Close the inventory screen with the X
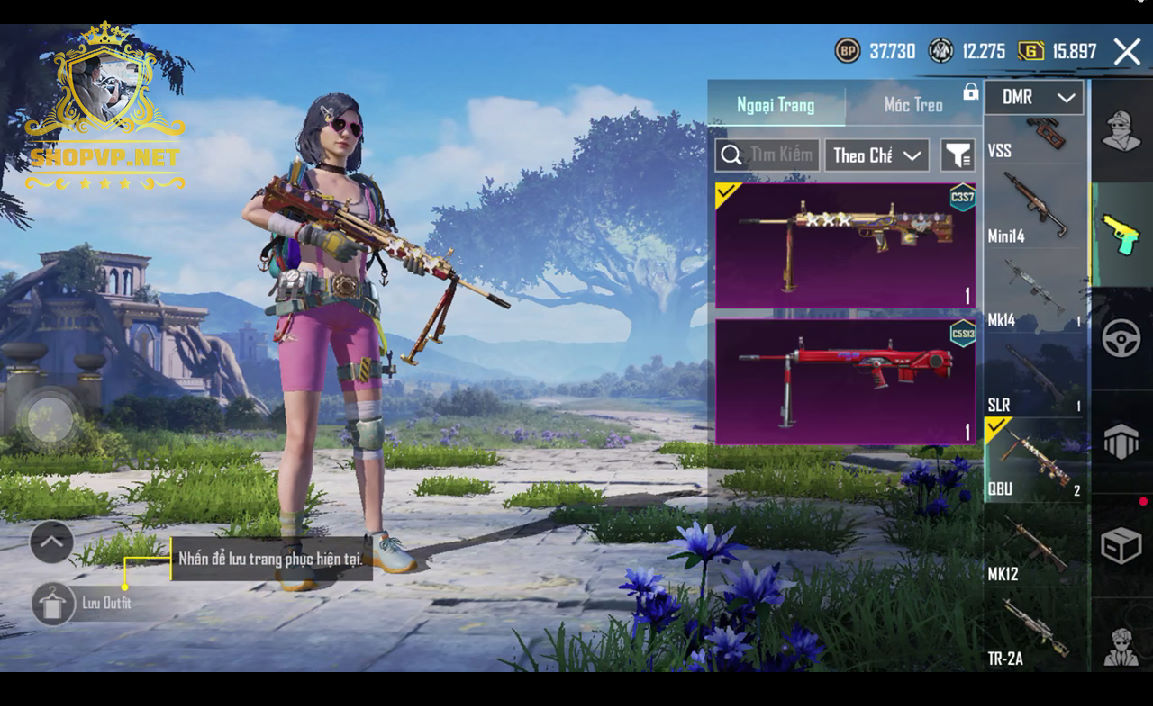 point(1127,52)
